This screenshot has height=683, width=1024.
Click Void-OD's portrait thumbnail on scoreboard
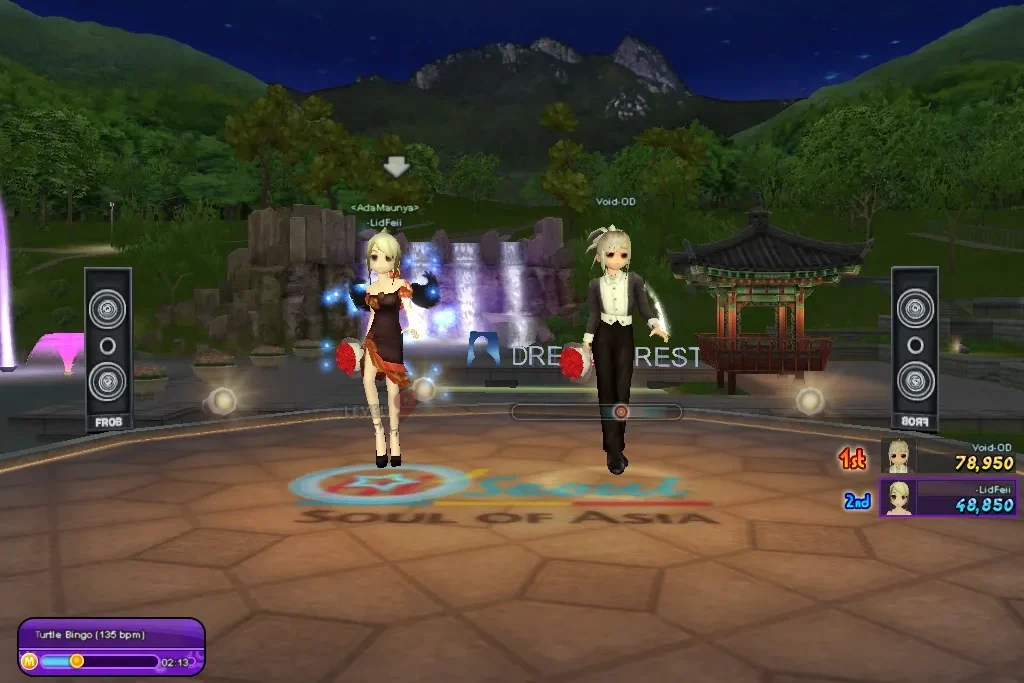tap(898, 457)
